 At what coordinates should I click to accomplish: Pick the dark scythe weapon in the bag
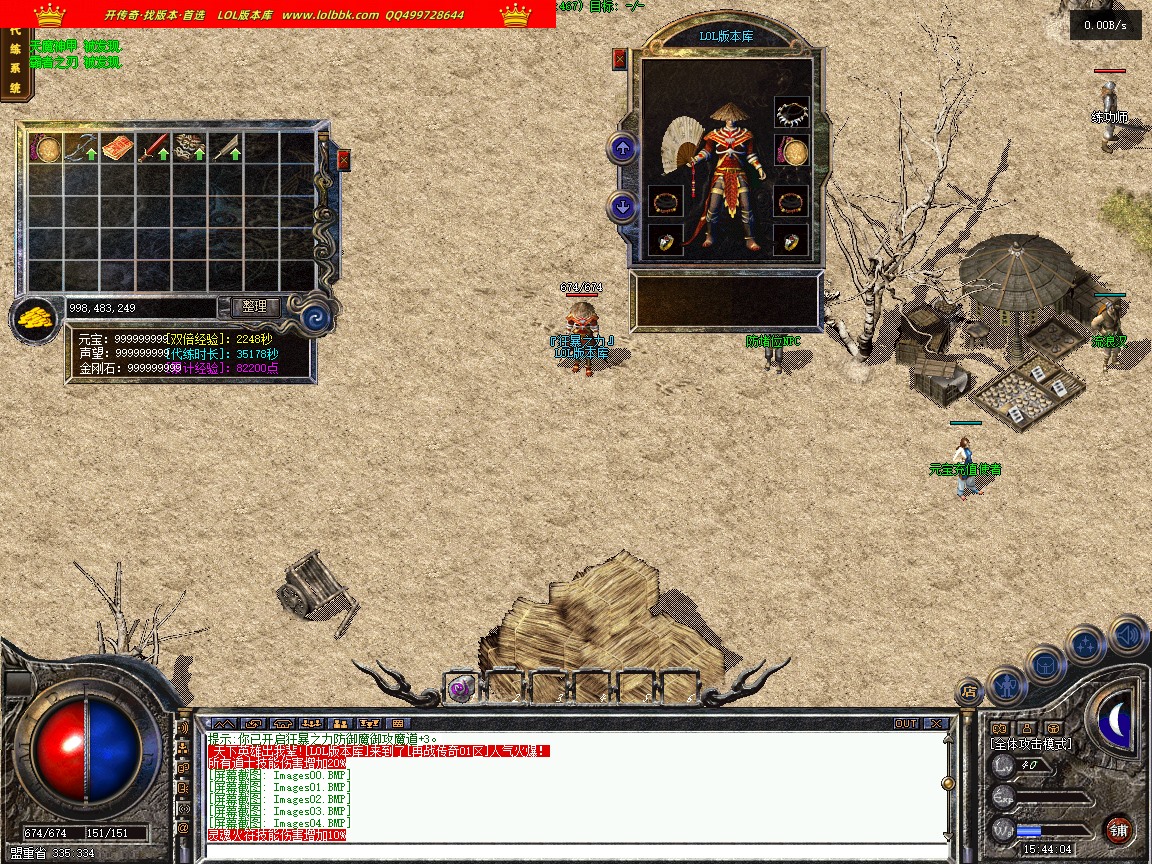pyautogui.click(x=80, y=149)
